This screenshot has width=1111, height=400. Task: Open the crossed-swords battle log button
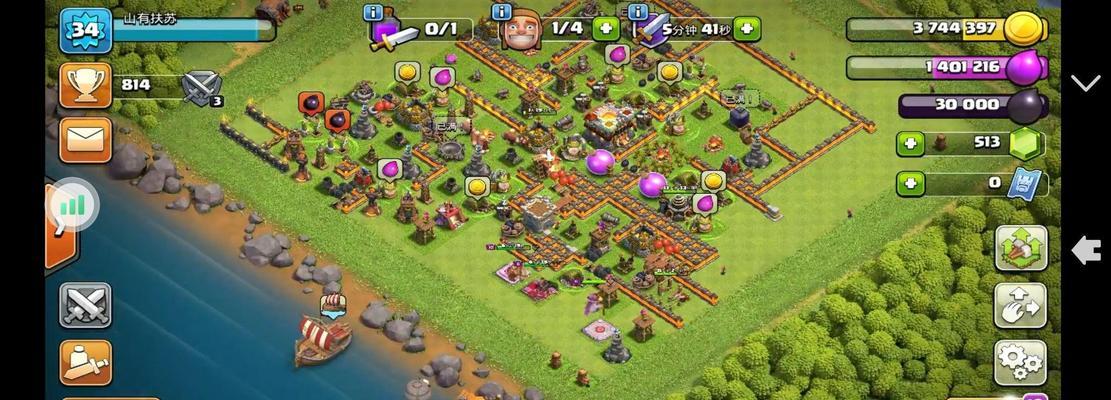[x=85, y=304]
